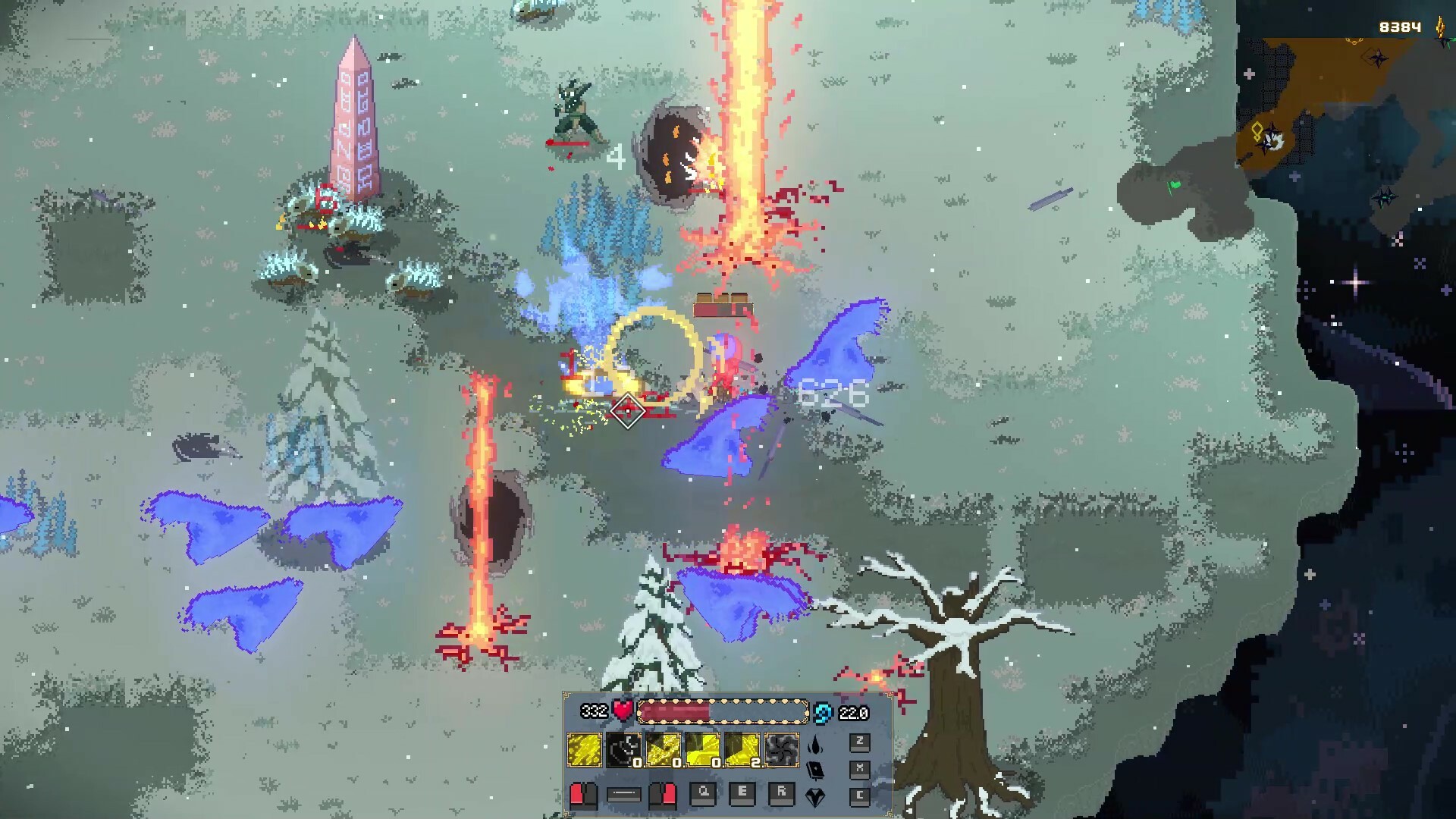Viewport: 1456px width, 819px height.
Task: Click the R ability key button
Action: 781,795
